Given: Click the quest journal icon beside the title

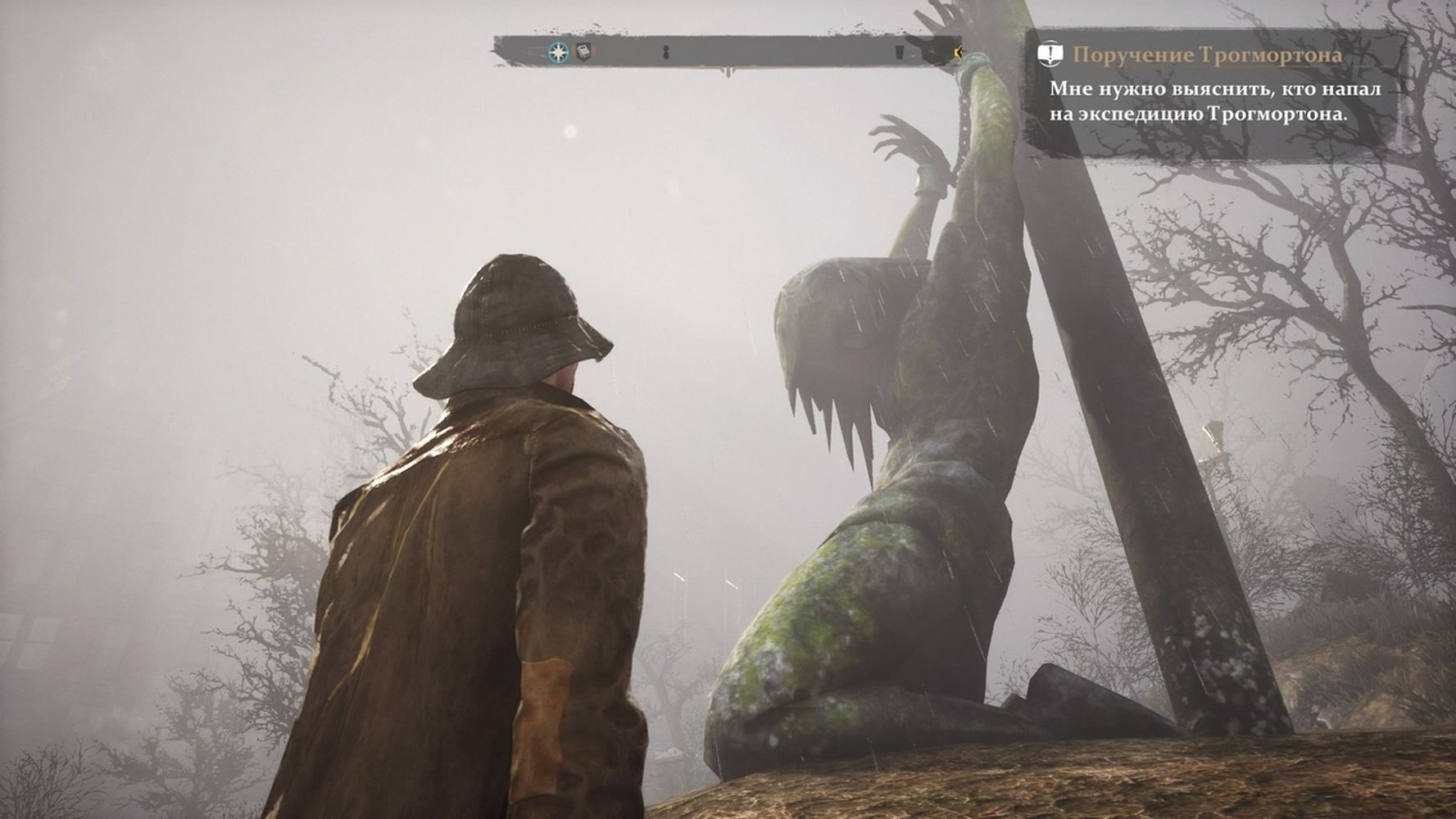Looking at the screenshot, I should (x=1050, y=55).
